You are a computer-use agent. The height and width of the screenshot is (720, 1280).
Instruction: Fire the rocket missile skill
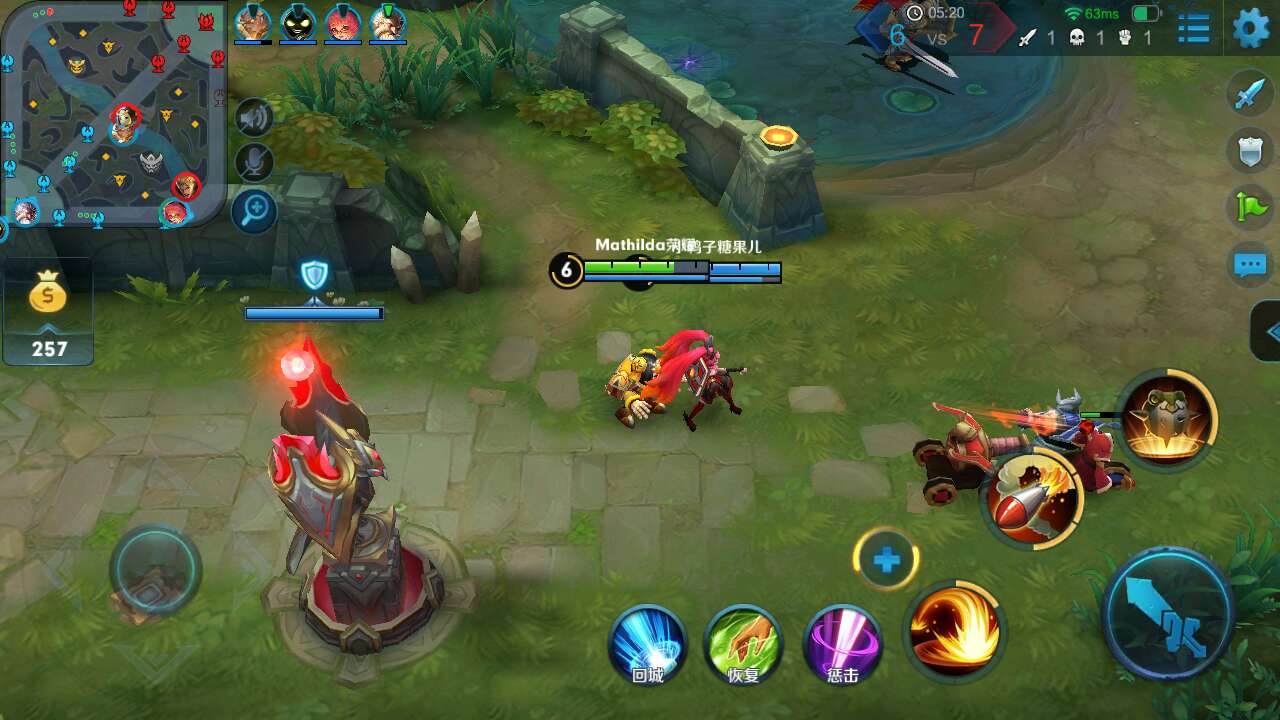(x=1031, y=497)
